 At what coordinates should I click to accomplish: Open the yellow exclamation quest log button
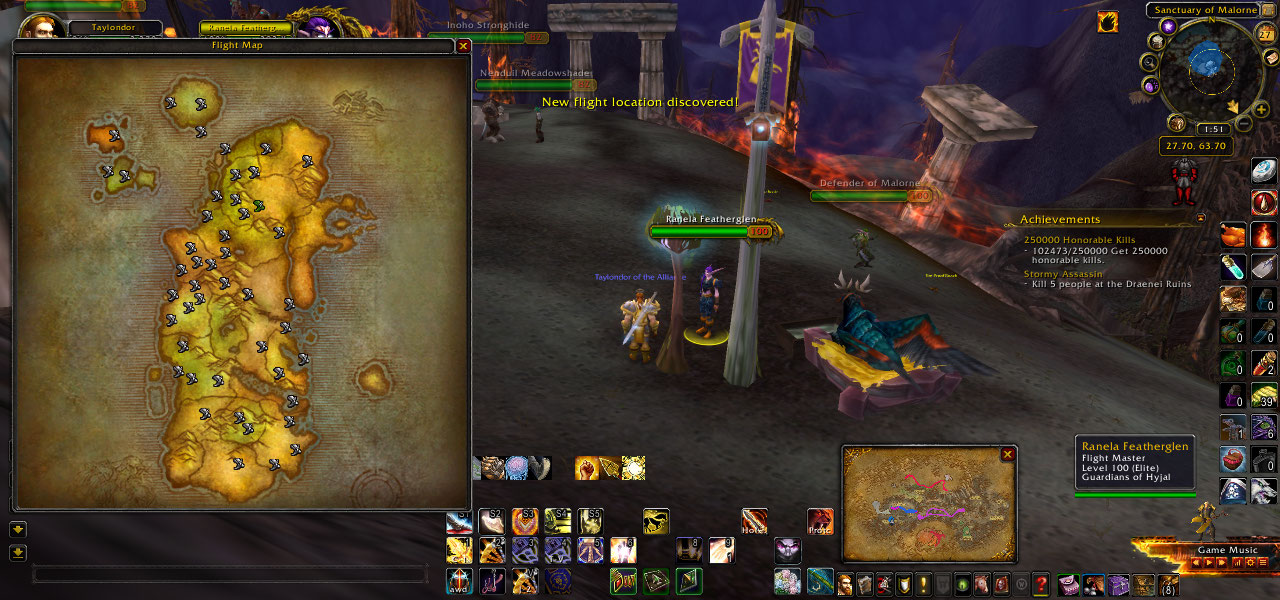point(924,584)
